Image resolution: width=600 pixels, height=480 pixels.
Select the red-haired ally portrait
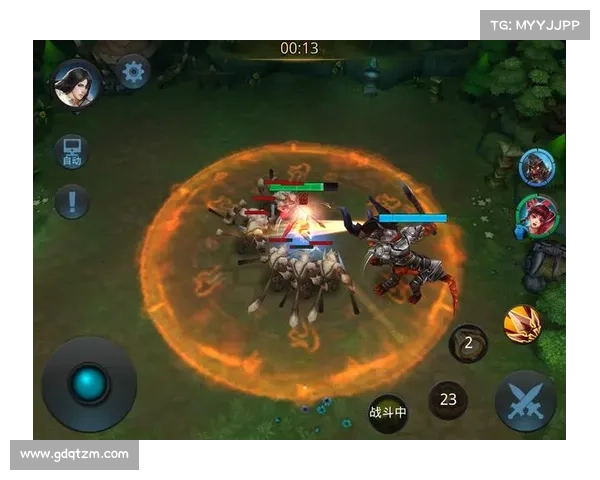click(536, 214)
